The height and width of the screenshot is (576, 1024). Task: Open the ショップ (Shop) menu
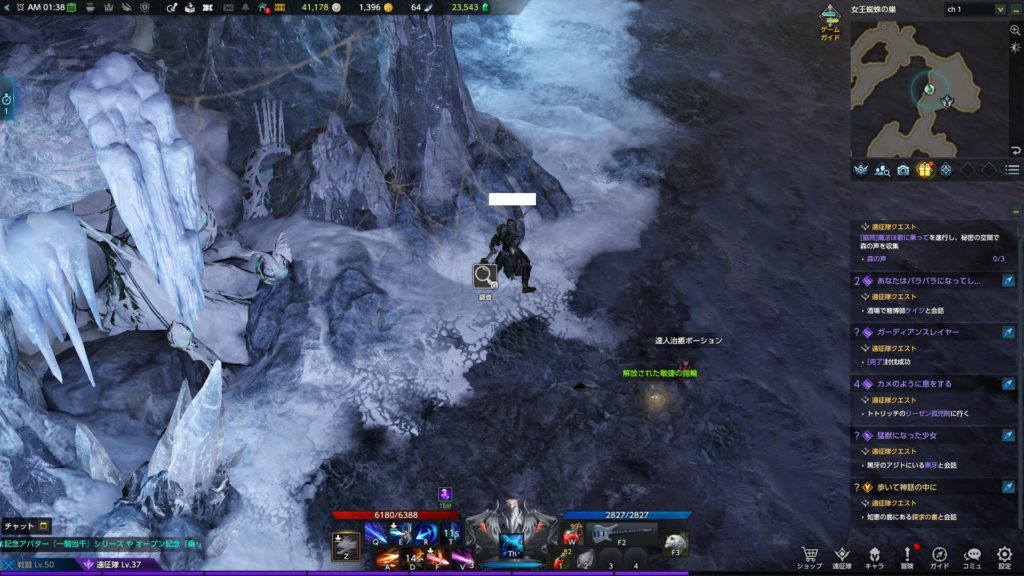[x=811, y=557]
